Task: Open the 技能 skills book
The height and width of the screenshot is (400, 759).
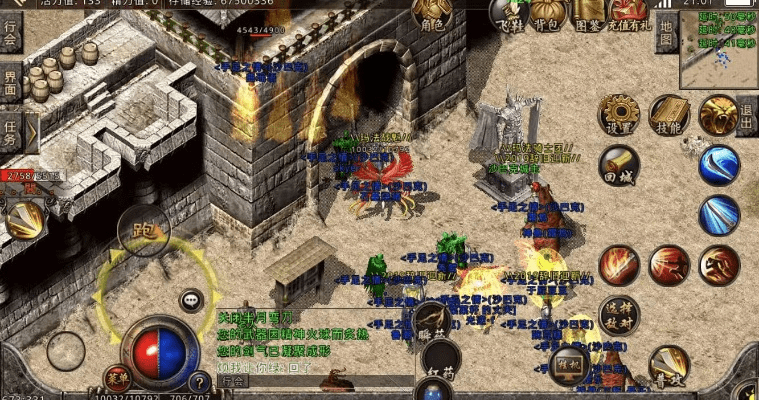Action: point(669,116)
